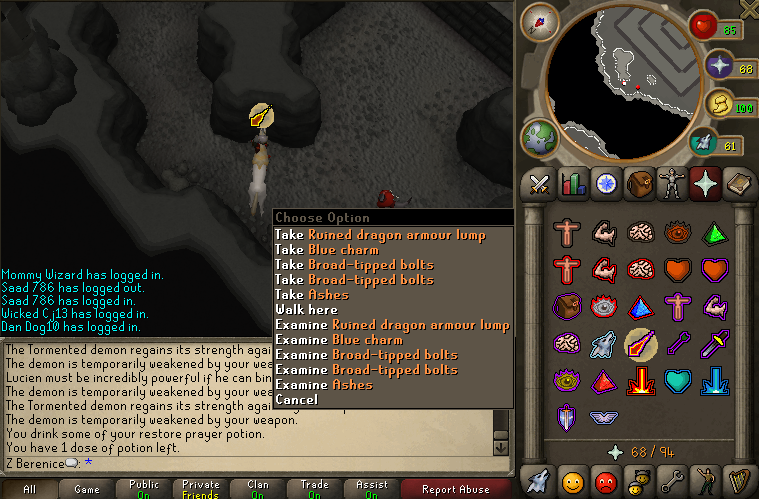Examine the Ruined dragon armour lump
Viewport: 759px width, 499px height.
[x=392, y=325]
